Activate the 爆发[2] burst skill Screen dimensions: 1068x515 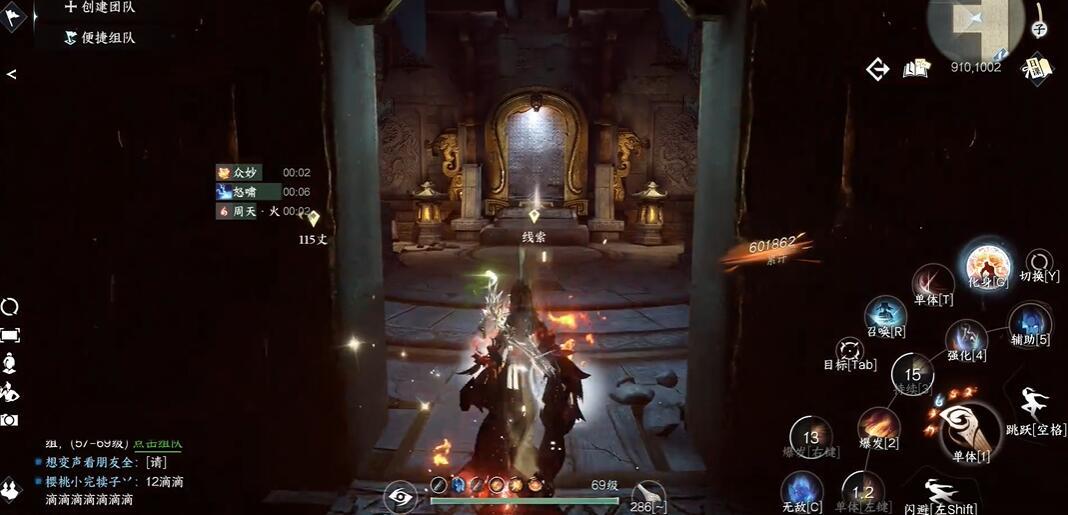point(878,426)
